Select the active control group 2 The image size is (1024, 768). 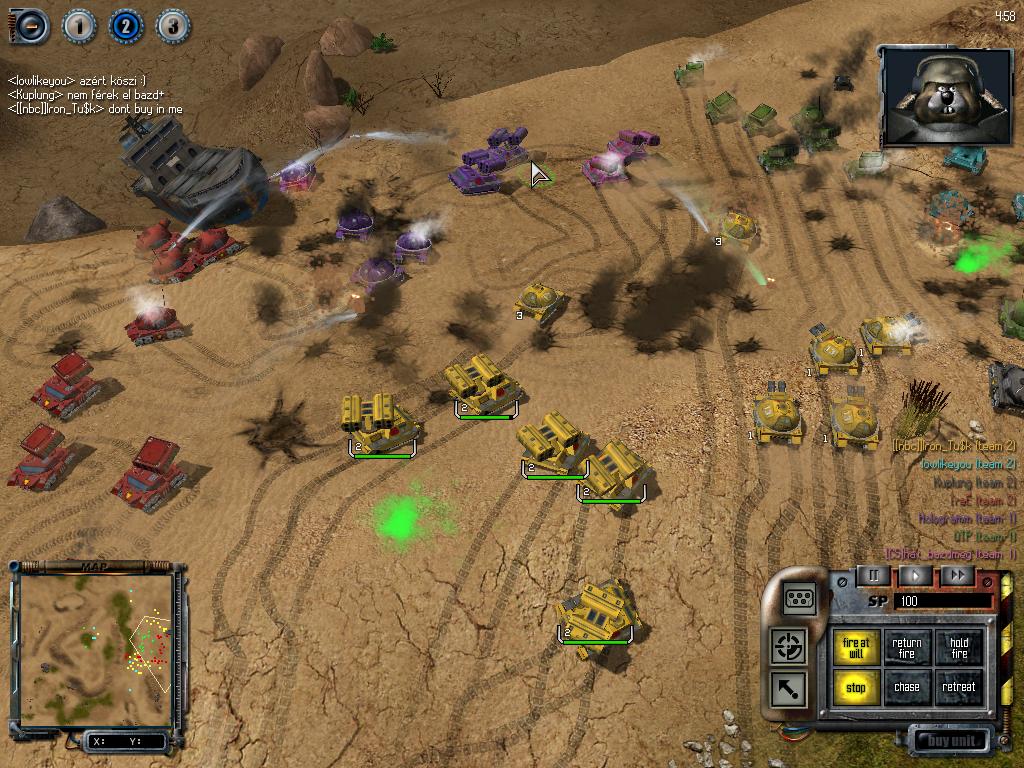(126, 26)
